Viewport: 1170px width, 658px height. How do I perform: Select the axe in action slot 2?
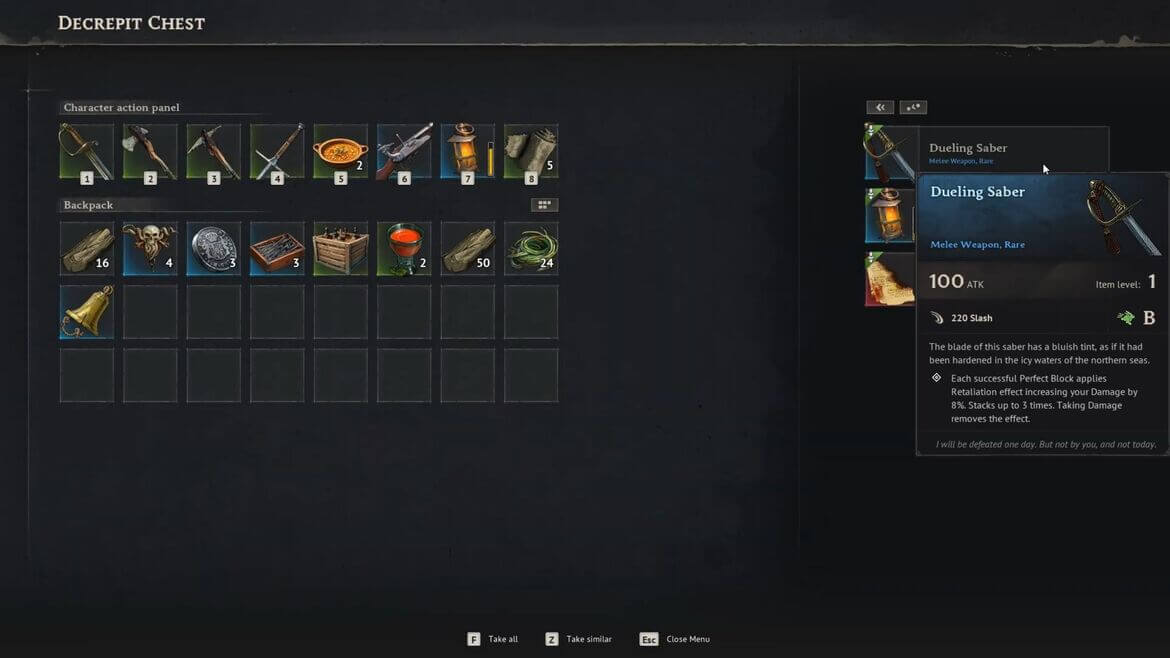(150, 151)
